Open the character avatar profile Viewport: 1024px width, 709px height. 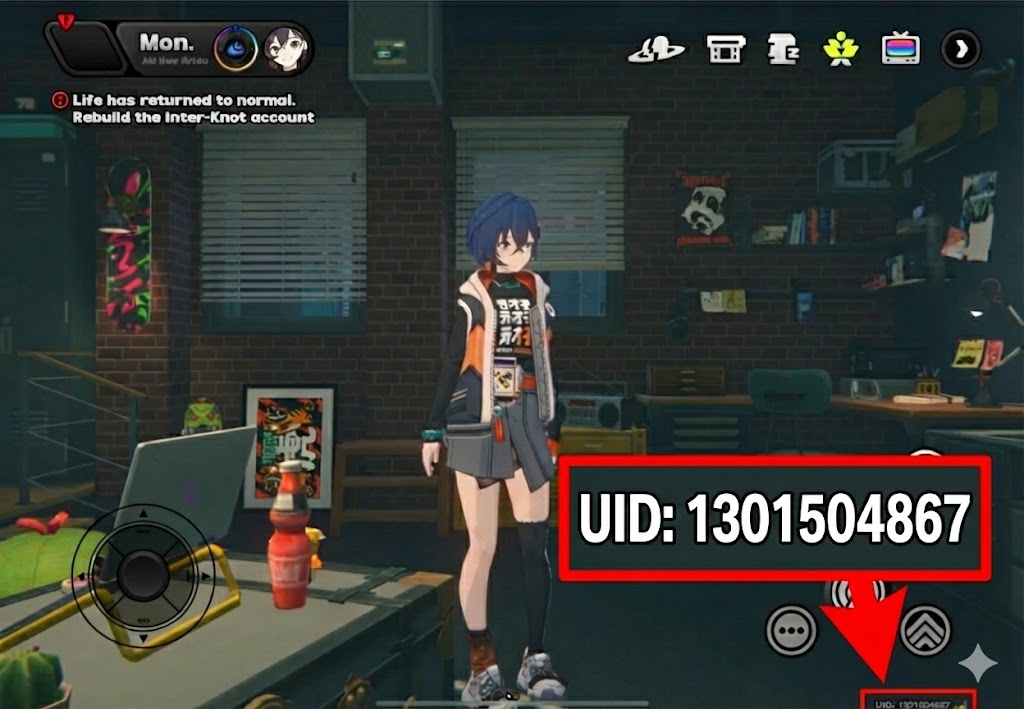[x=285, y=47]
